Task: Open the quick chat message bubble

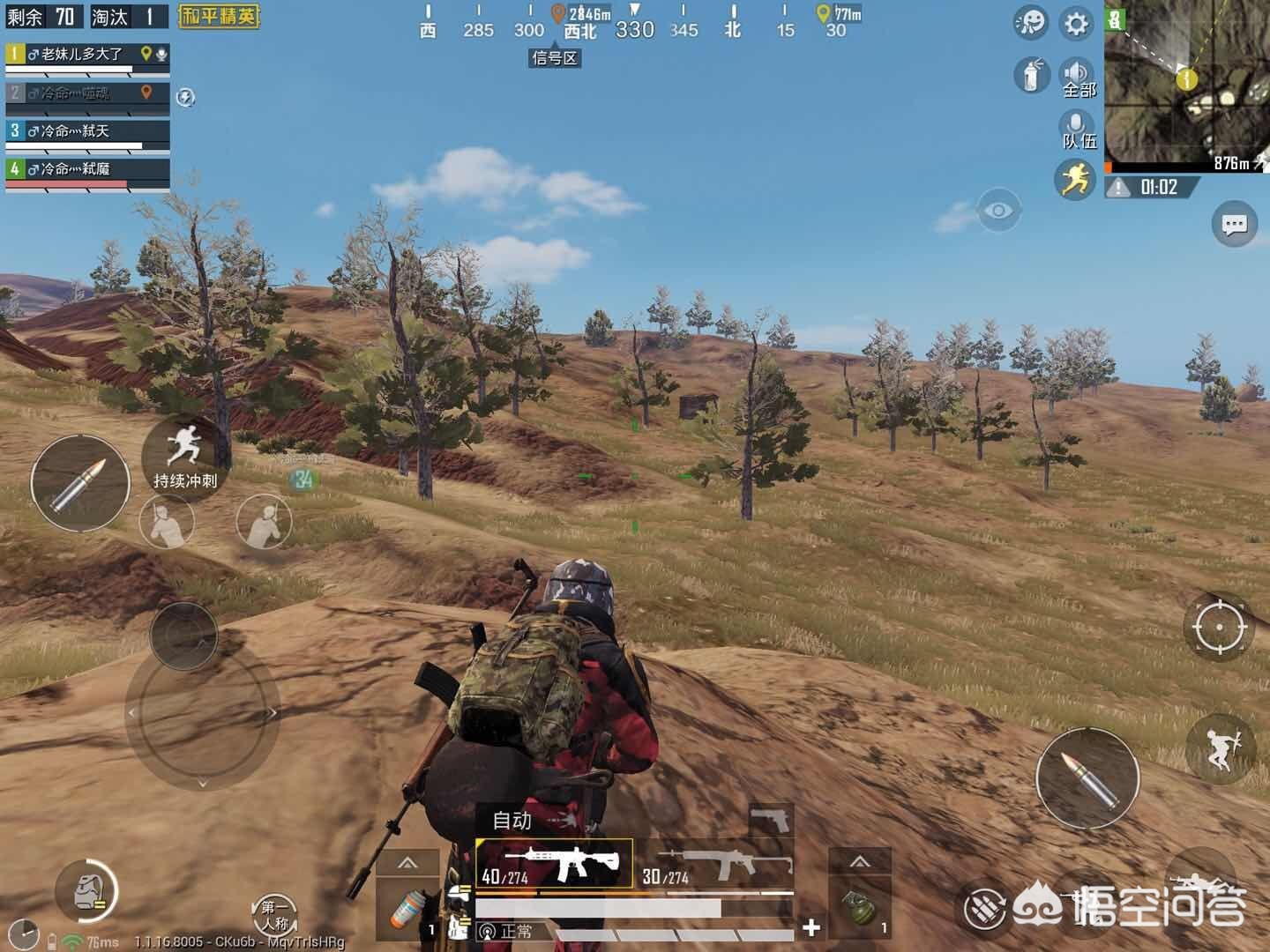Action: pos(1234,225)
